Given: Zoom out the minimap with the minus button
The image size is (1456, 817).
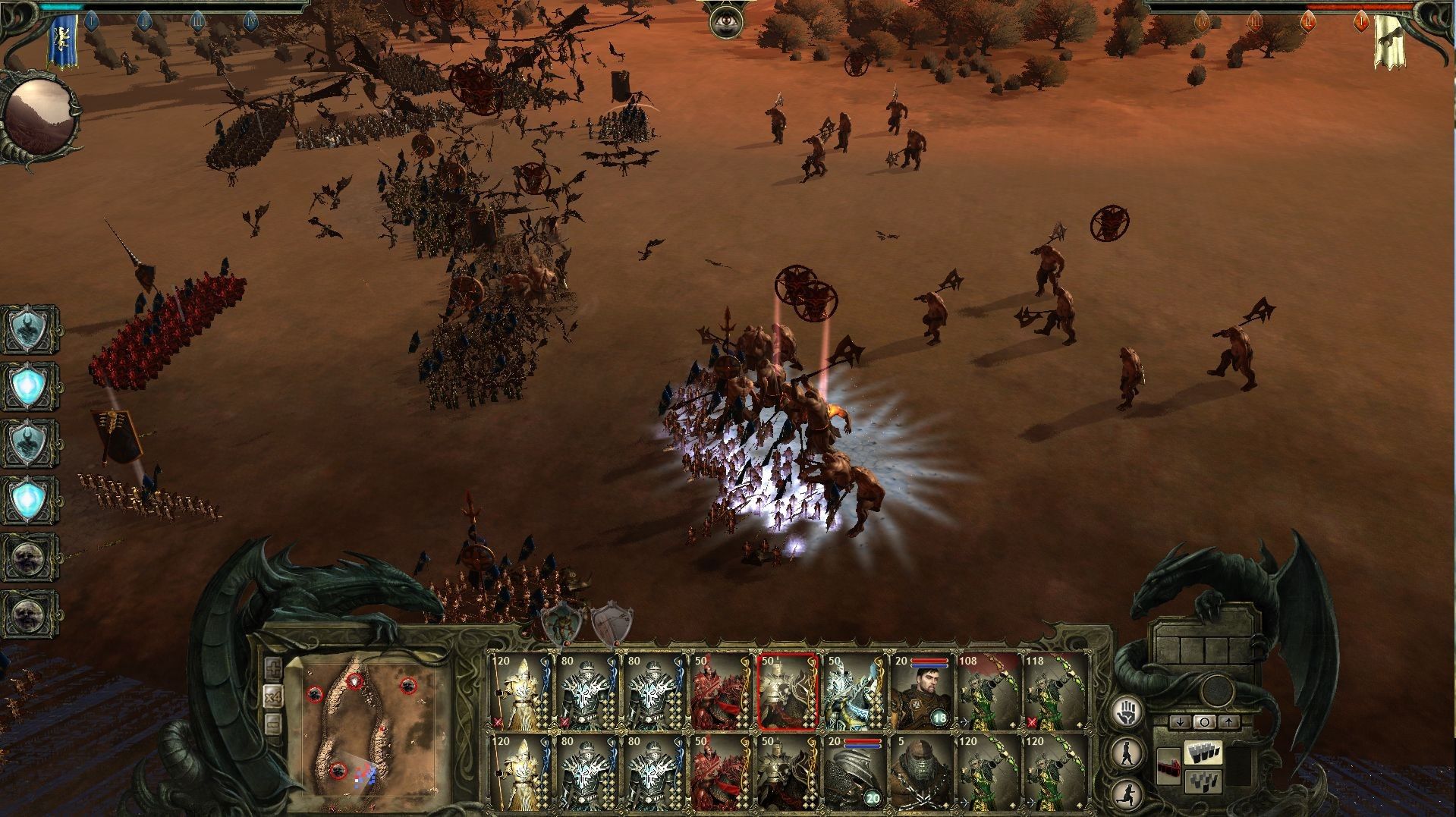Looking at the screenshot, I should pos(274,724).
